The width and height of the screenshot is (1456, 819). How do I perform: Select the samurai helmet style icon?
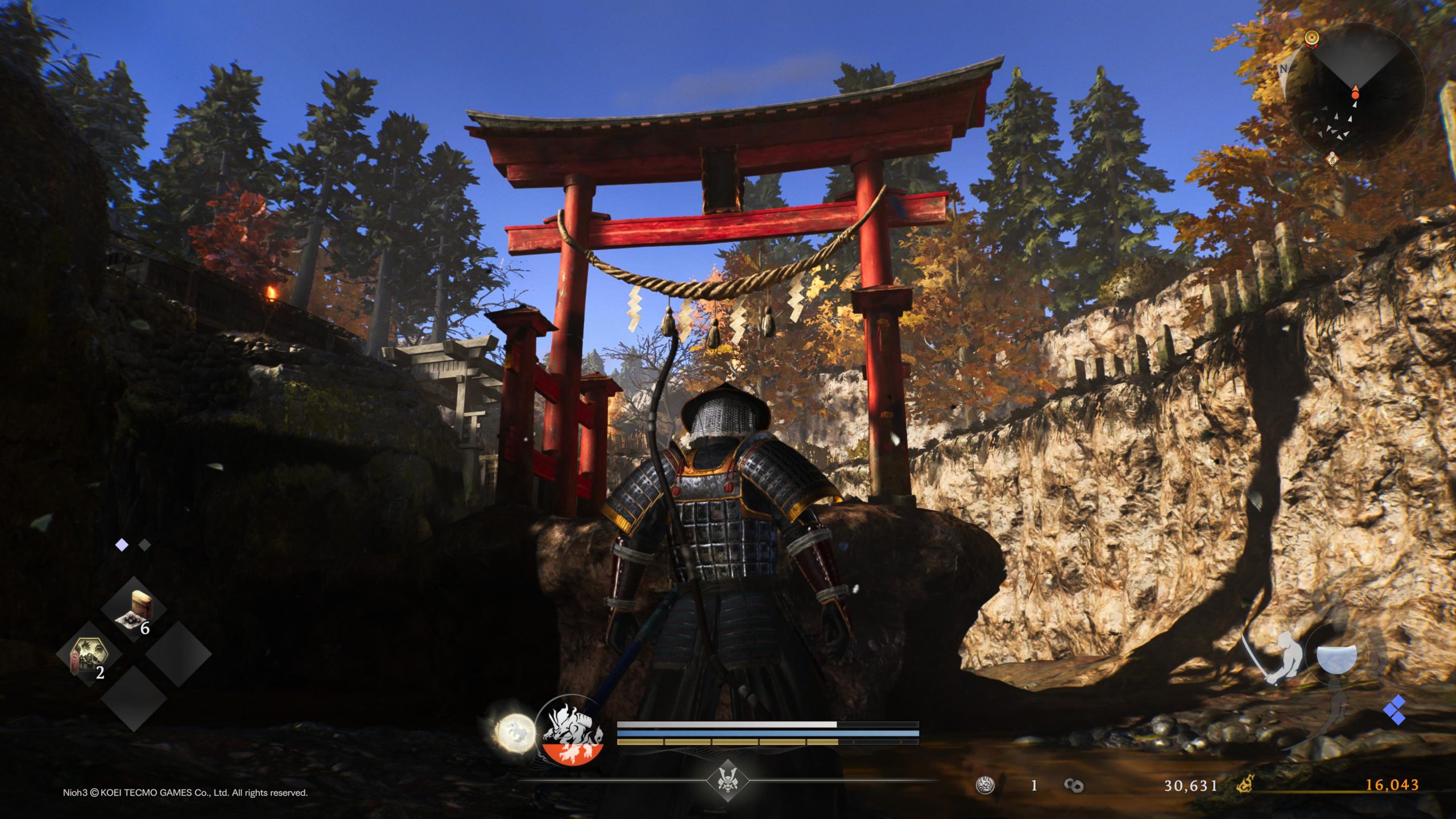(726, 780)
